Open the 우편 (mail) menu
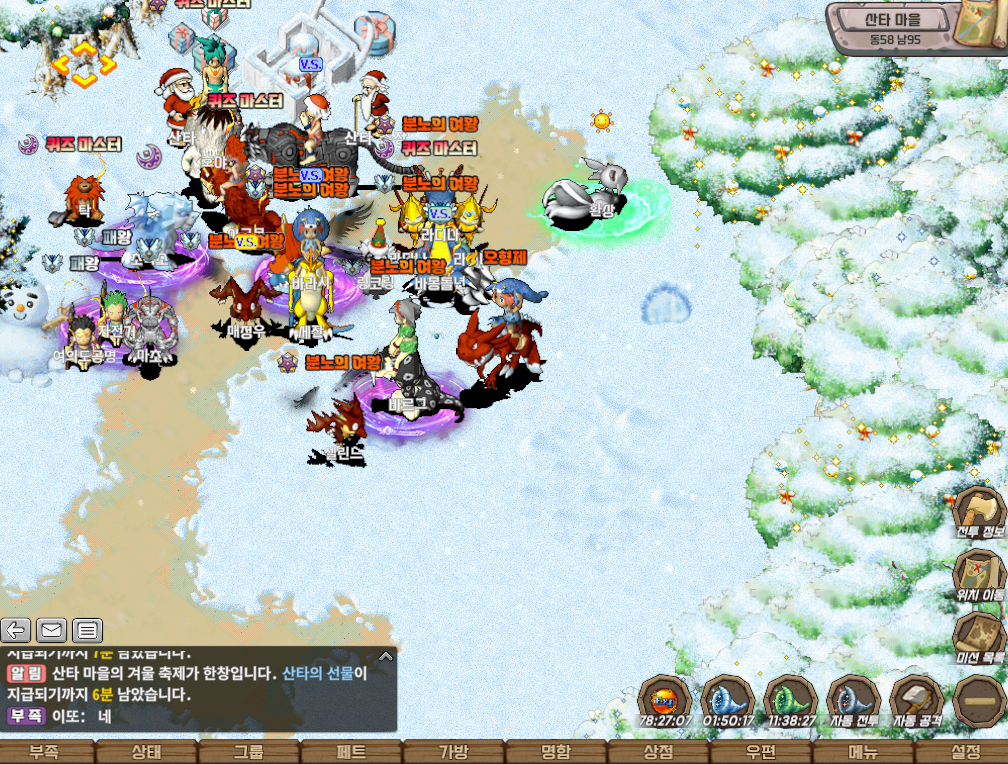Viewport: 1008px width, 764px height. 758,753
